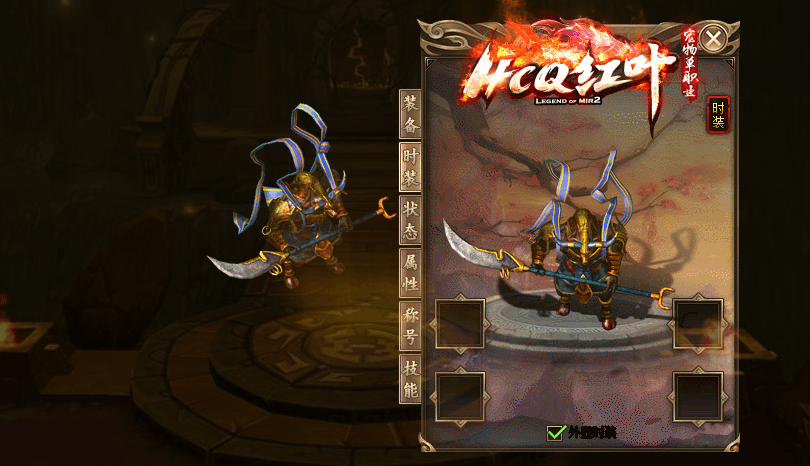This screenshot has height=466, width=810.
Task: Switch to the 装备 equipment tab
Action: pyautogui.click(x=410, y=113)
